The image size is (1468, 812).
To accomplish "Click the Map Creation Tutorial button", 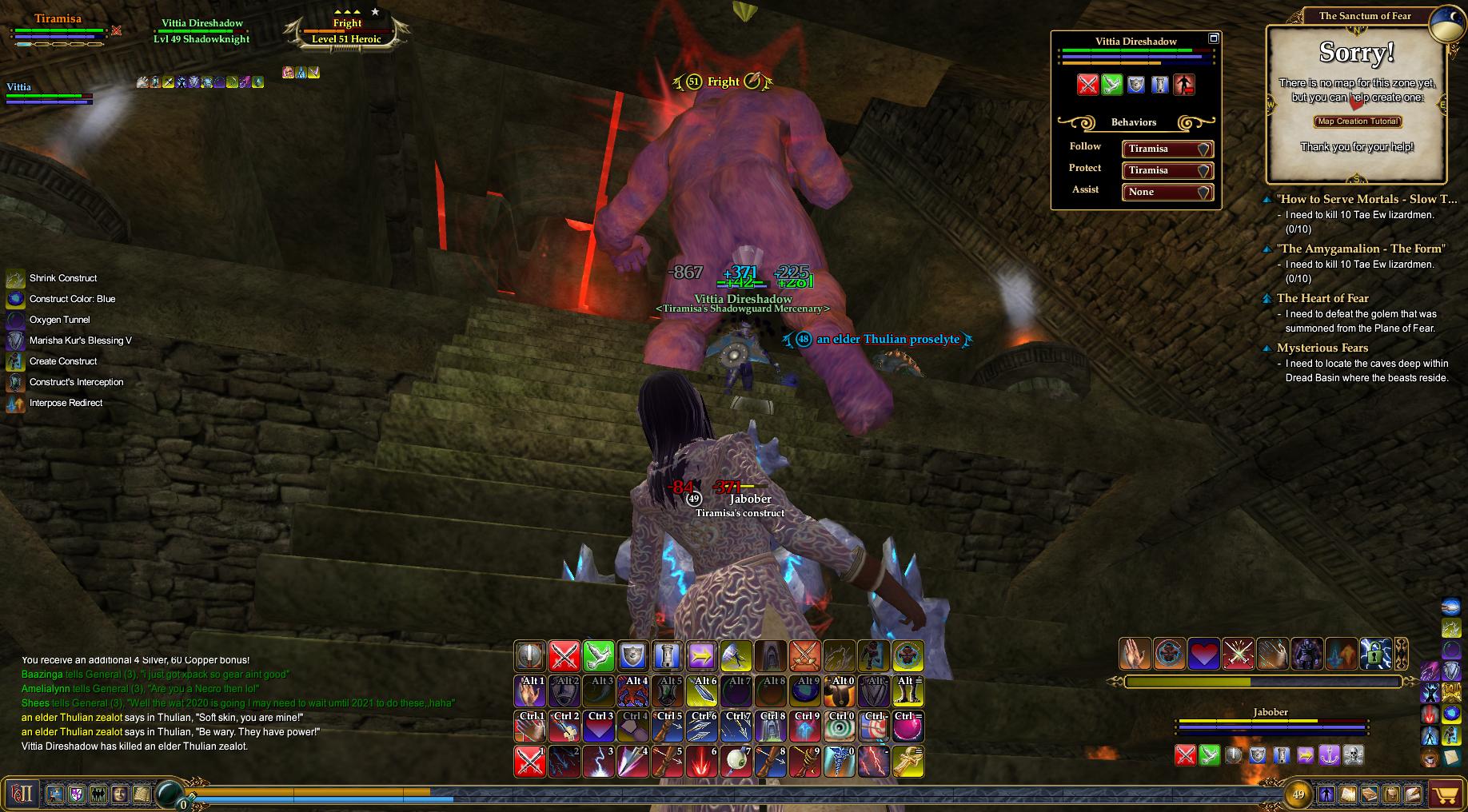I will tap(1357, 121).
